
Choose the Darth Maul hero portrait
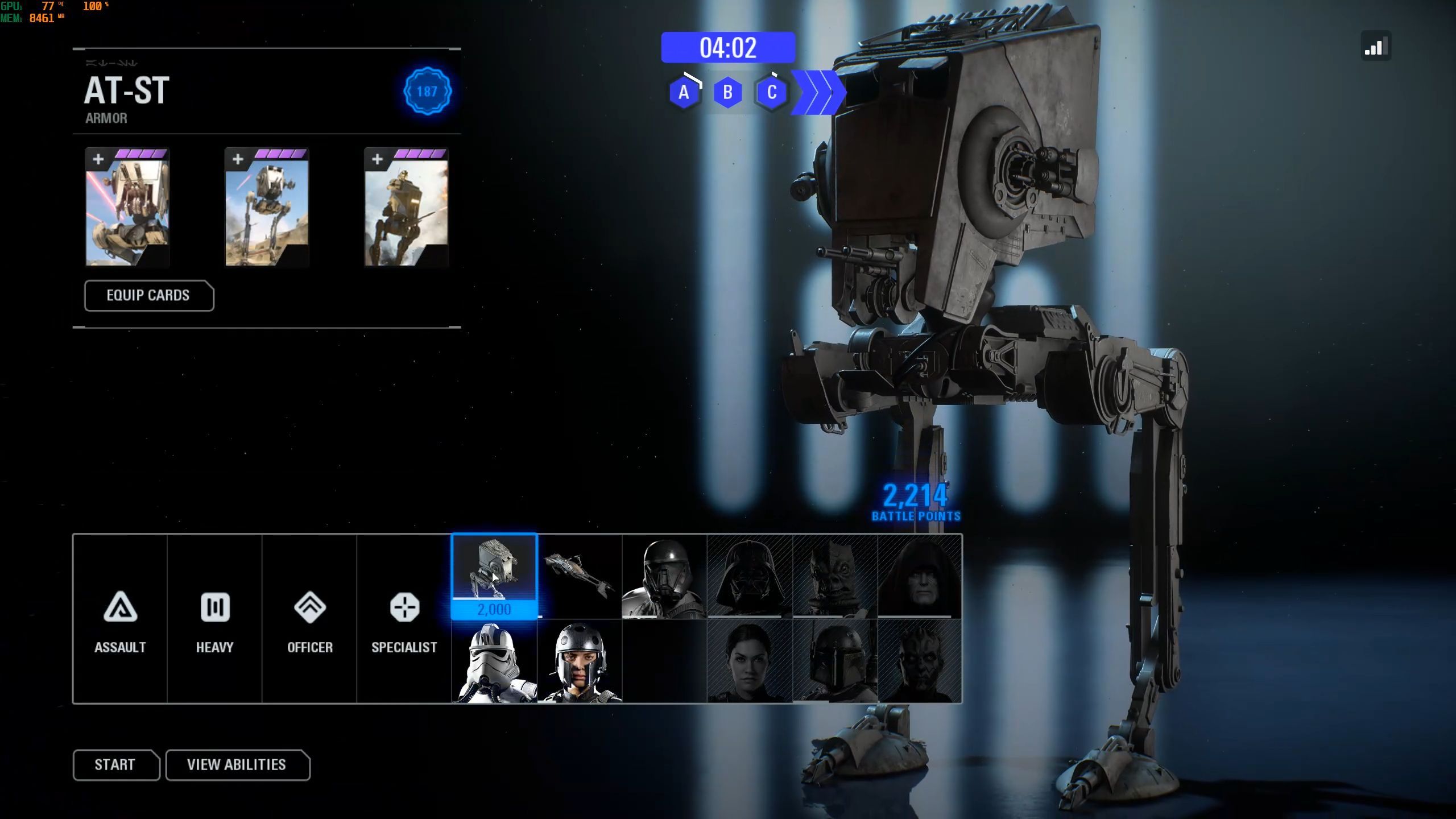click(x=920, y=661)
